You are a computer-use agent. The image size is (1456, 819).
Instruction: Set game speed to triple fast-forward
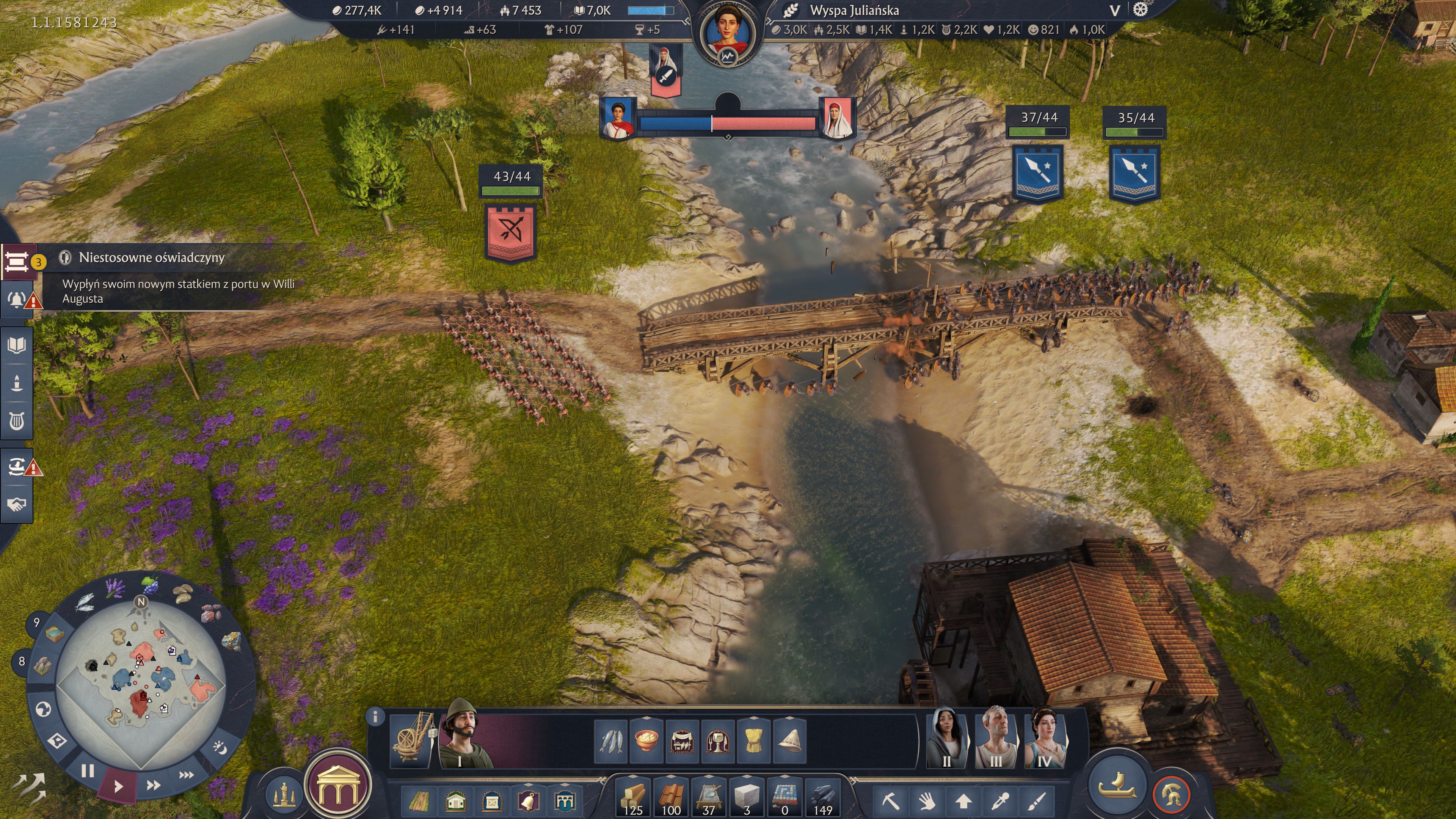tap(187, 774)
